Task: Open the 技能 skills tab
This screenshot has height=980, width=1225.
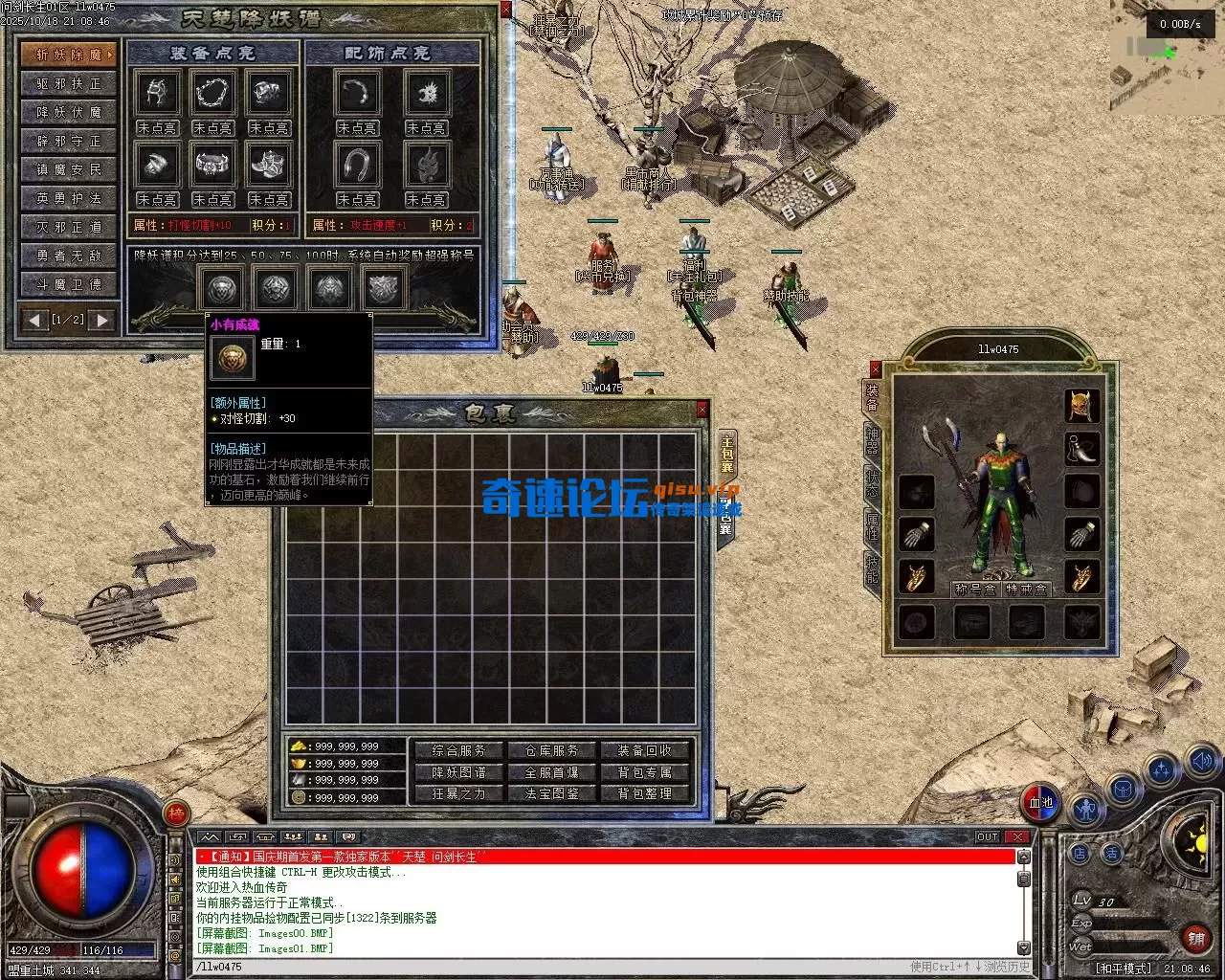Action: pos(872,568)
